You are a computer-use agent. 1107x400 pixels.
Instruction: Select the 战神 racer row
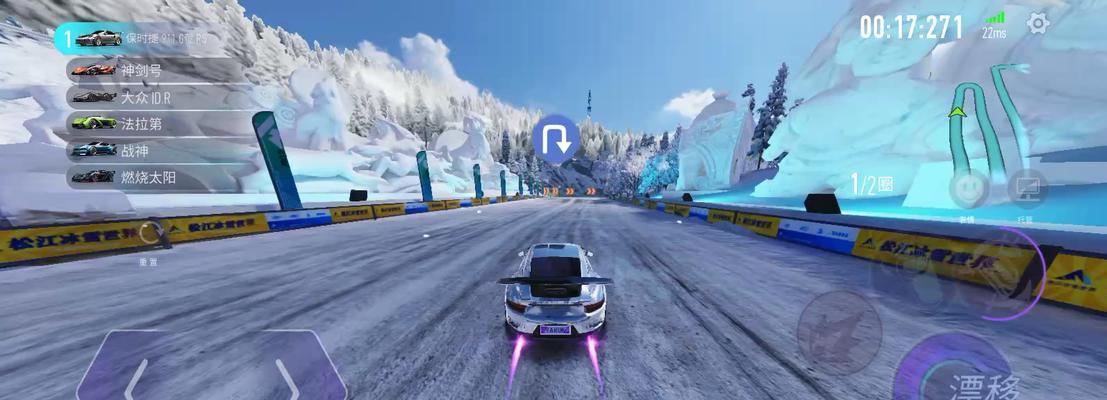tap(155, 150)
